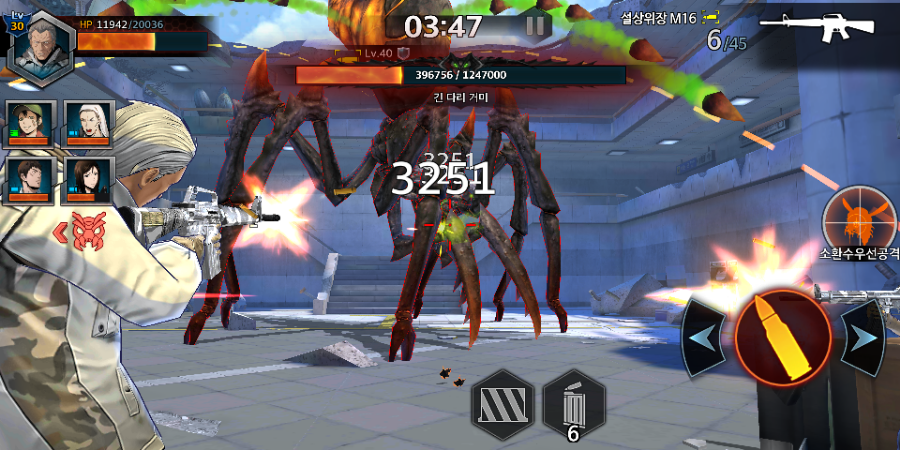Pause the battle with the pause button

537,26
